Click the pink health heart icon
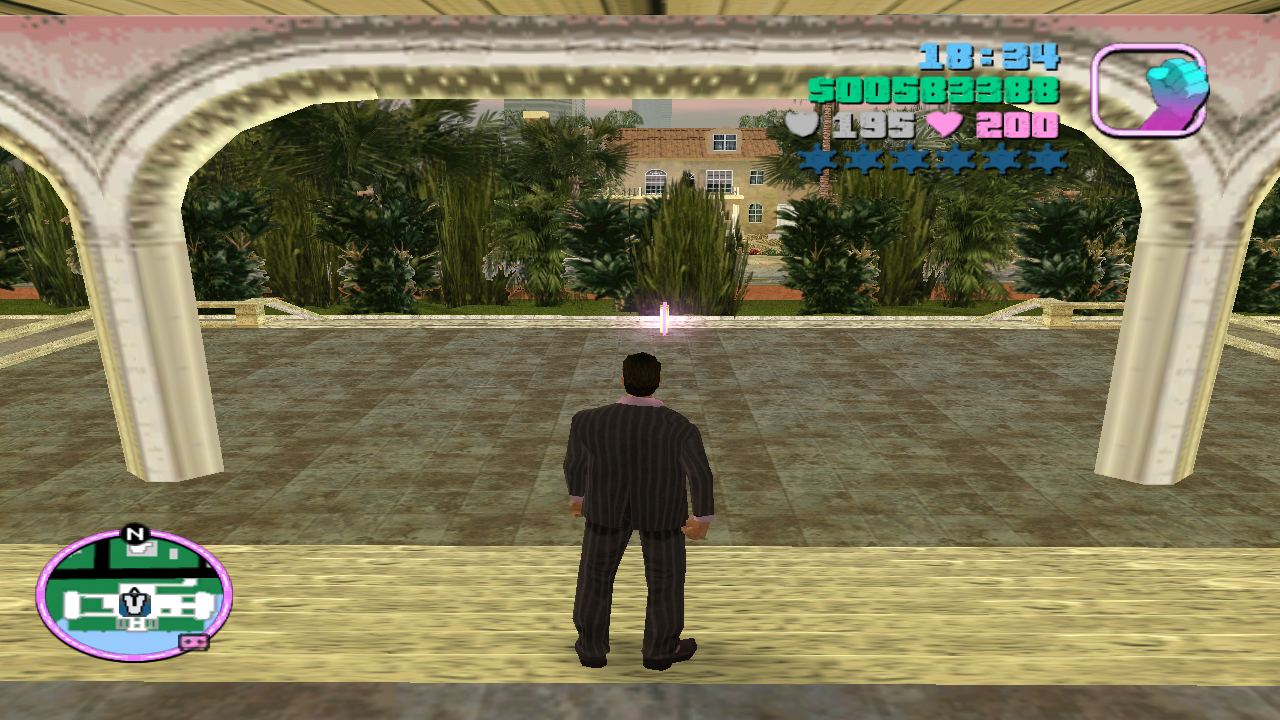 coord(944,125)
